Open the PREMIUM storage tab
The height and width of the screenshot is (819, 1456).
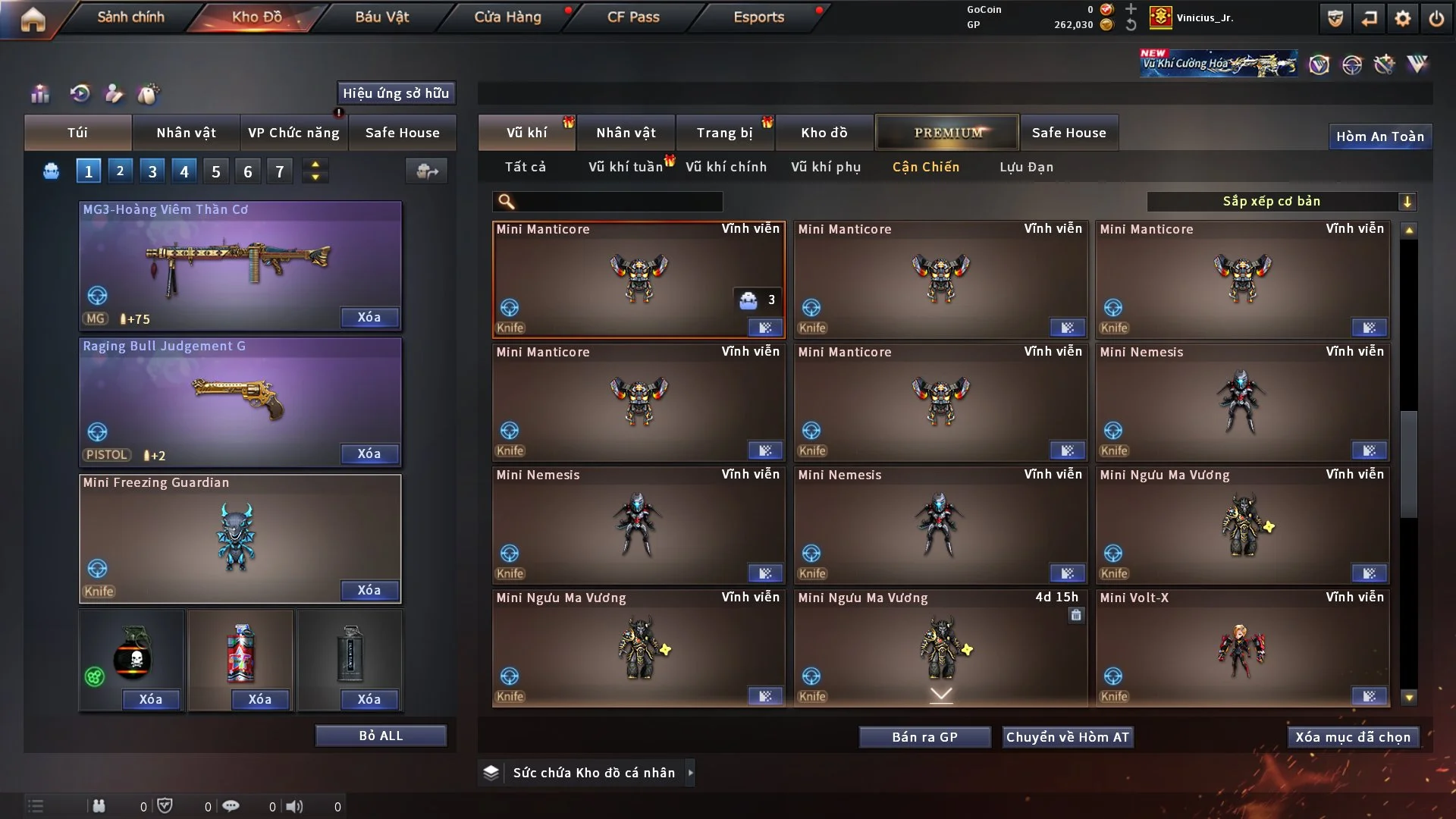click(947, 133)
